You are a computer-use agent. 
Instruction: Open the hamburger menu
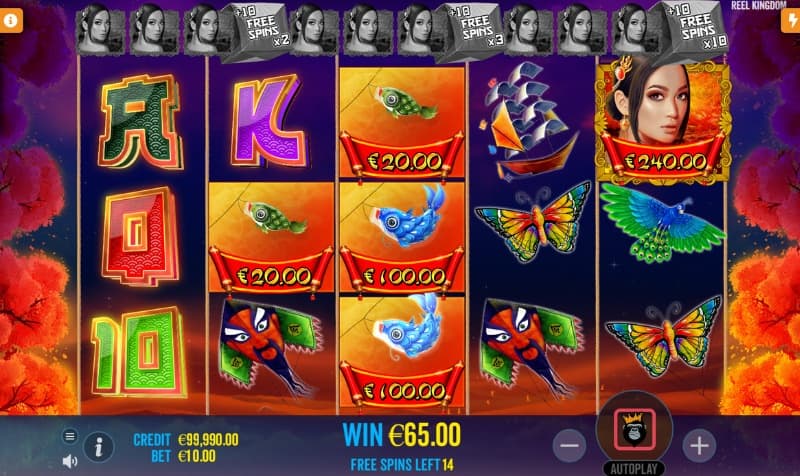(70, 436)
